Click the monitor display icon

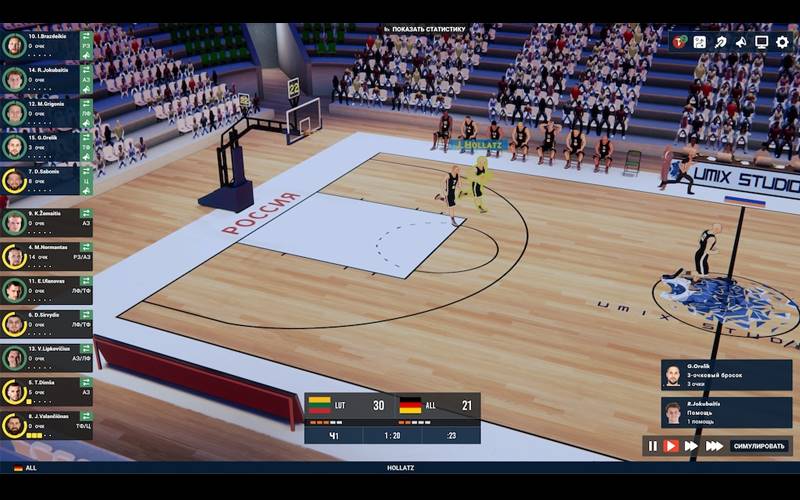pos(762,42)
